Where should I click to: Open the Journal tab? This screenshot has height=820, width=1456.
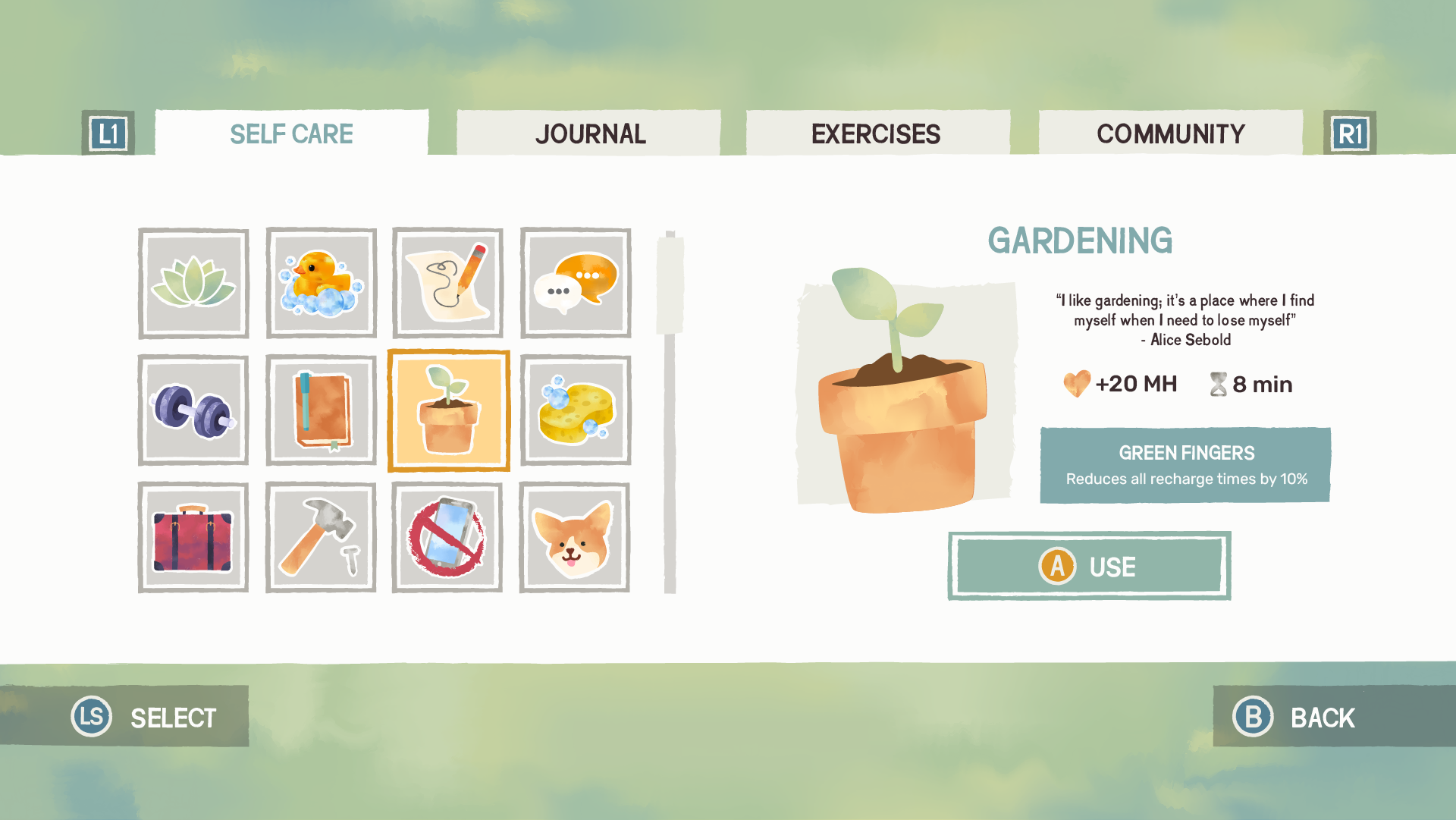[589, 134]
